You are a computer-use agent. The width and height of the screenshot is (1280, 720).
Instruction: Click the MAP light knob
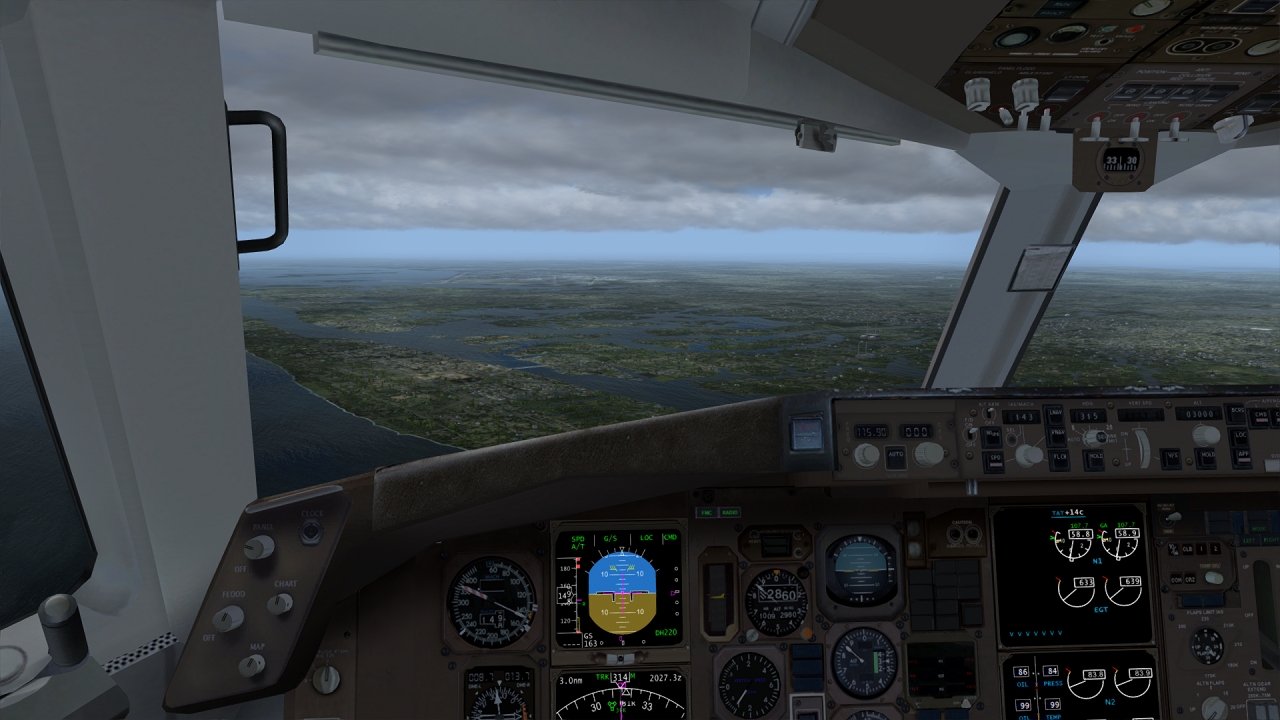pos(252,664)
